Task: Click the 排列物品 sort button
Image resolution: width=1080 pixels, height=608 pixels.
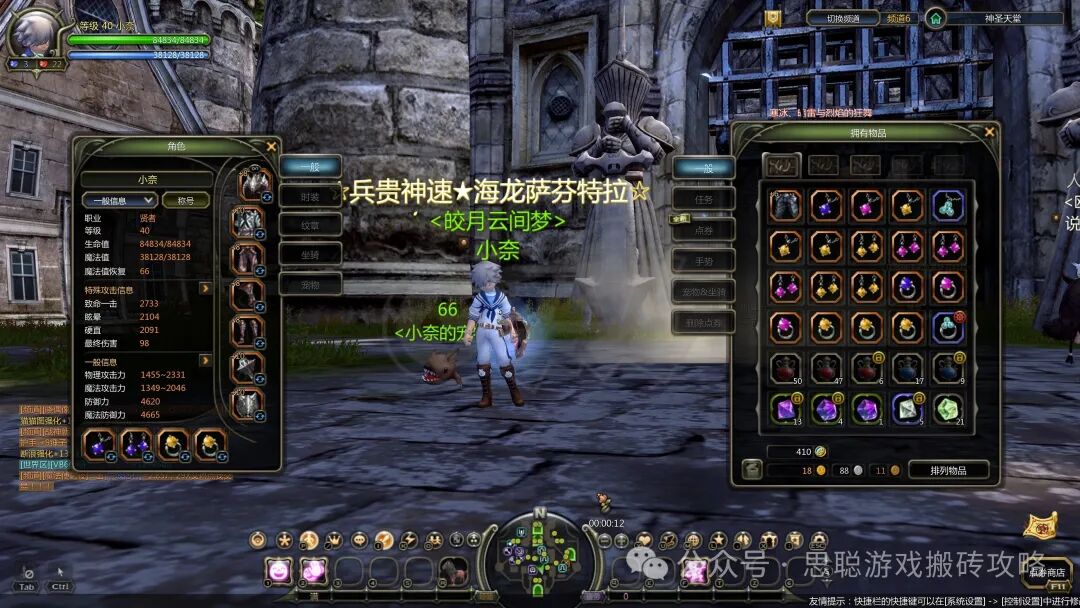Action: point(948,470)
